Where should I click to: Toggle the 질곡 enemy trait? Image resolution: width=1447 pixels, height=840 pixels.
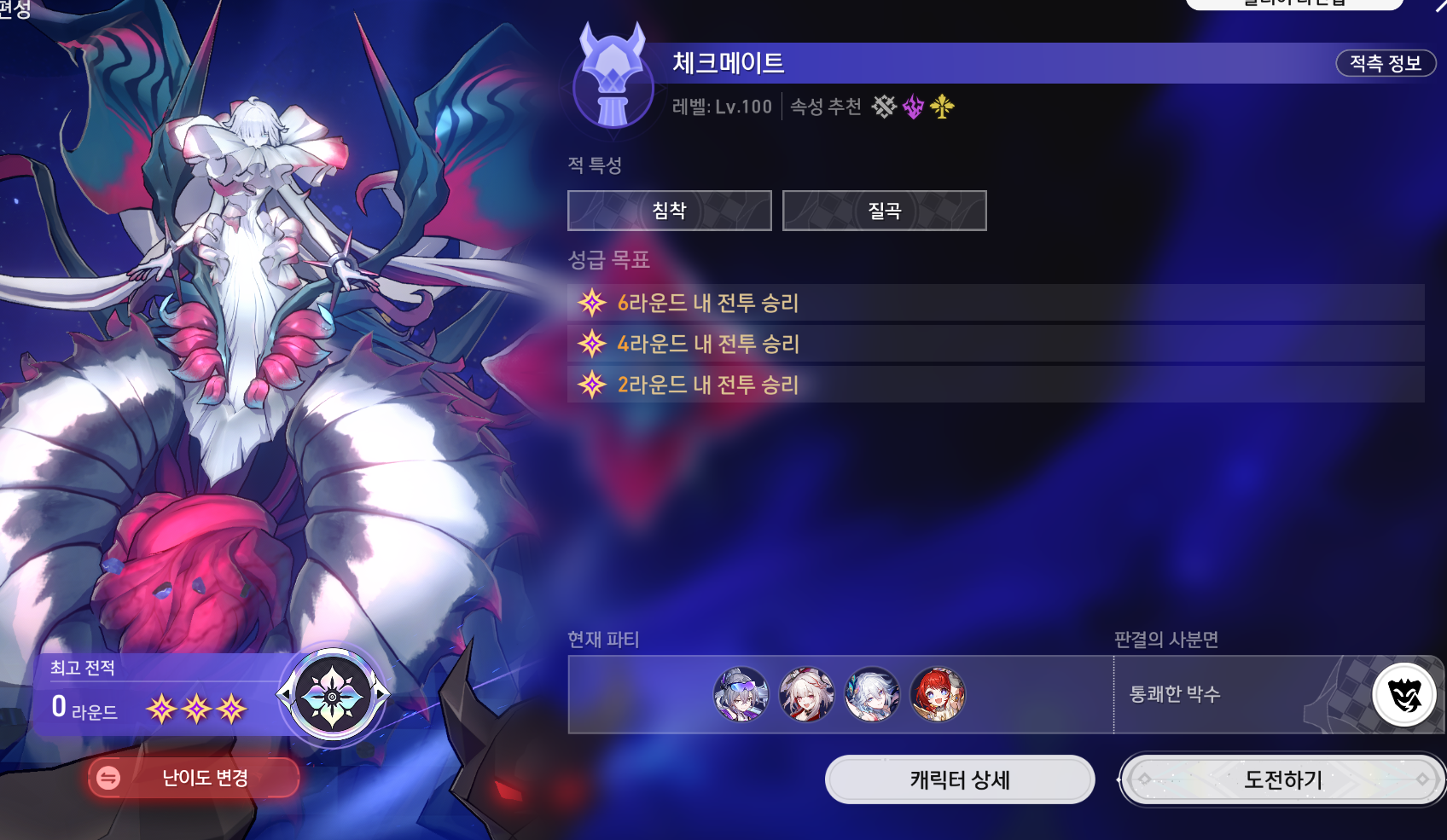(x=884, y=211)
